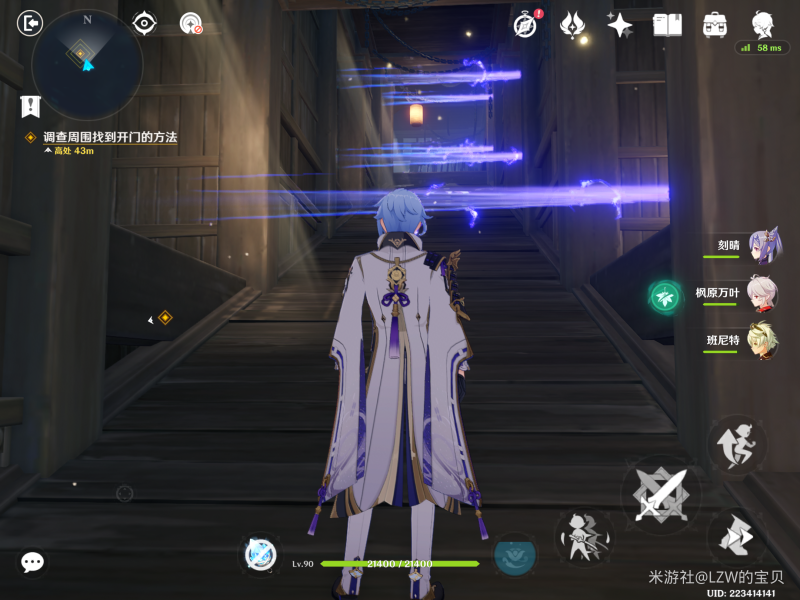Open the four-pointed star wish icon
This screenshot has height=600, width=800.
(x=620, y=24)
